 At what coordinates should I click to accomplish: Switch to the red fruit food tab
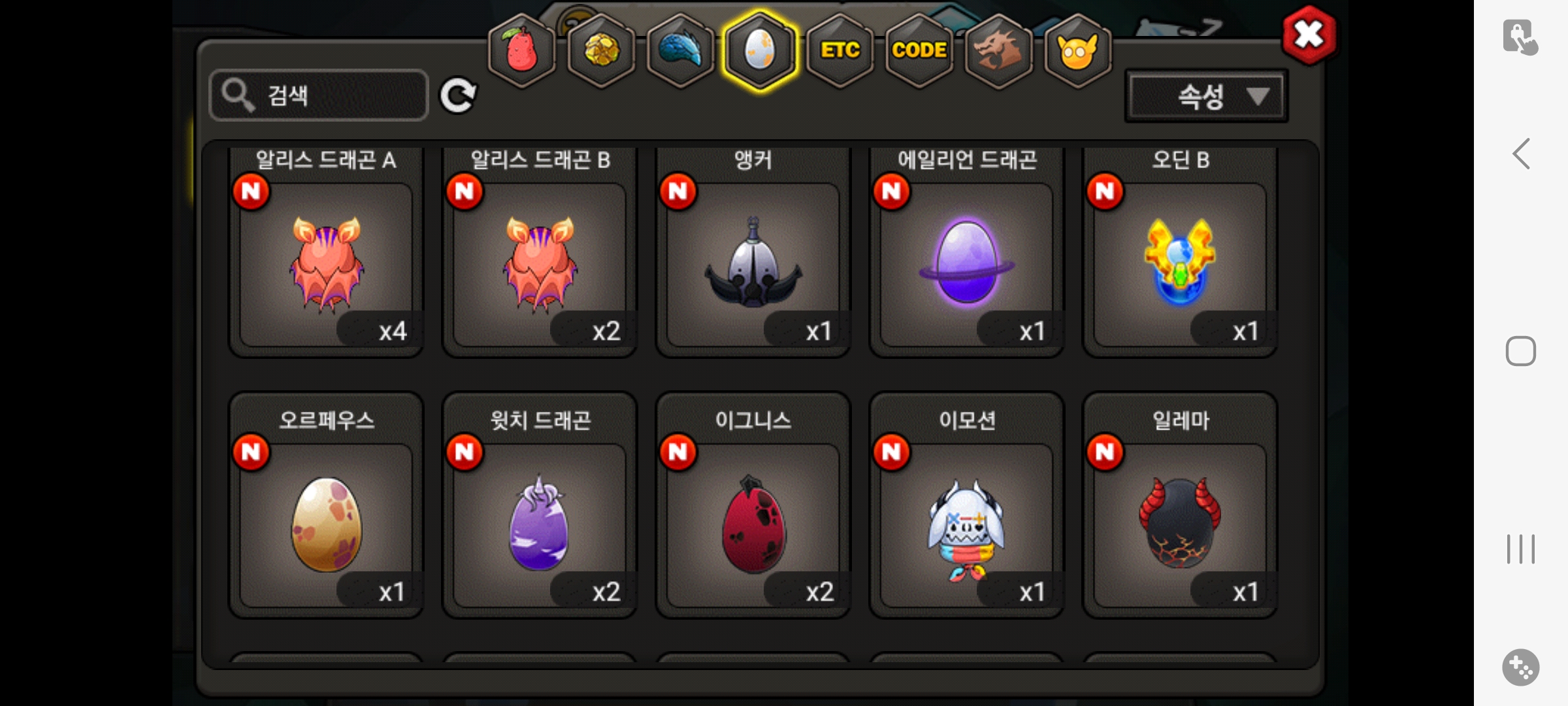[521, 51]
